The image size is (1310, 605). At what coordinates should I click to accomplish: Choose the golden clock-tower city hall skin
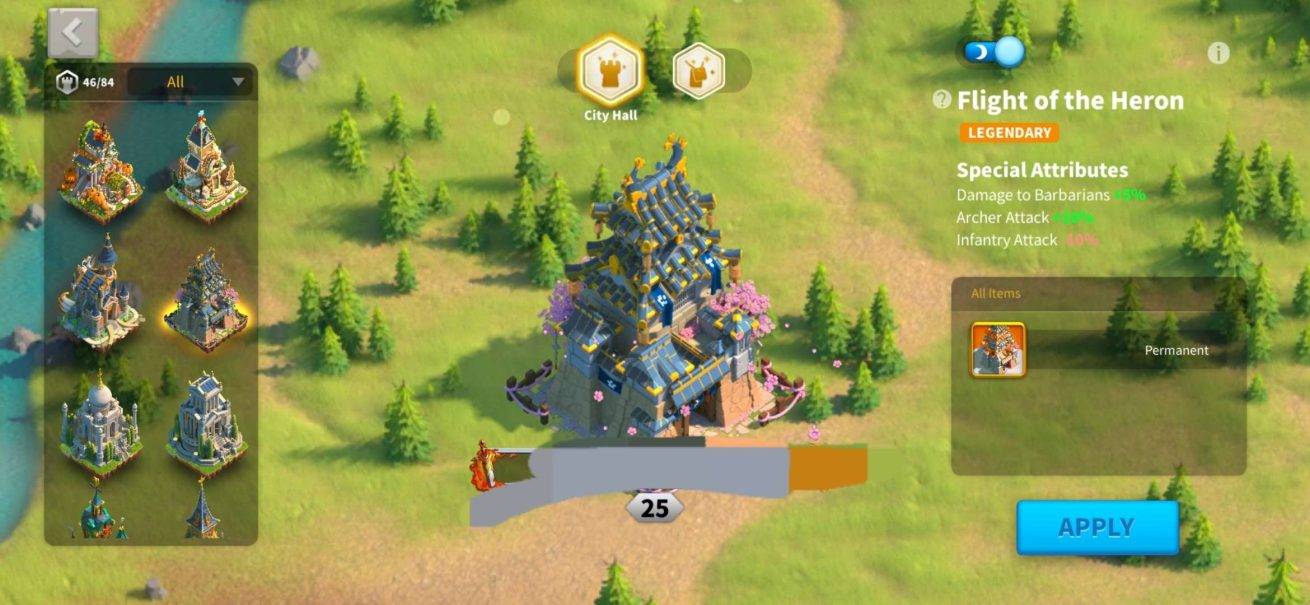[x=206, y=168]
